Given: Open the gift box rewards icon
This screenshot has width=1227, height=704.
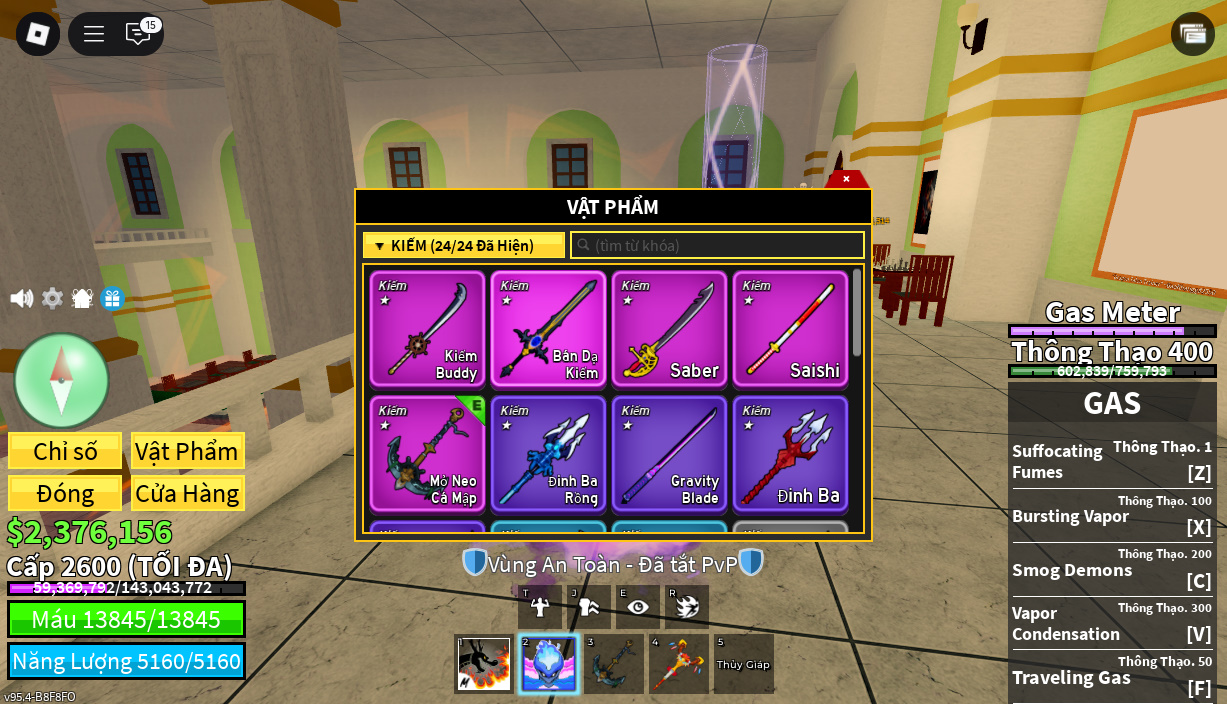Looking at the screenshot, I should coord(112,298).
